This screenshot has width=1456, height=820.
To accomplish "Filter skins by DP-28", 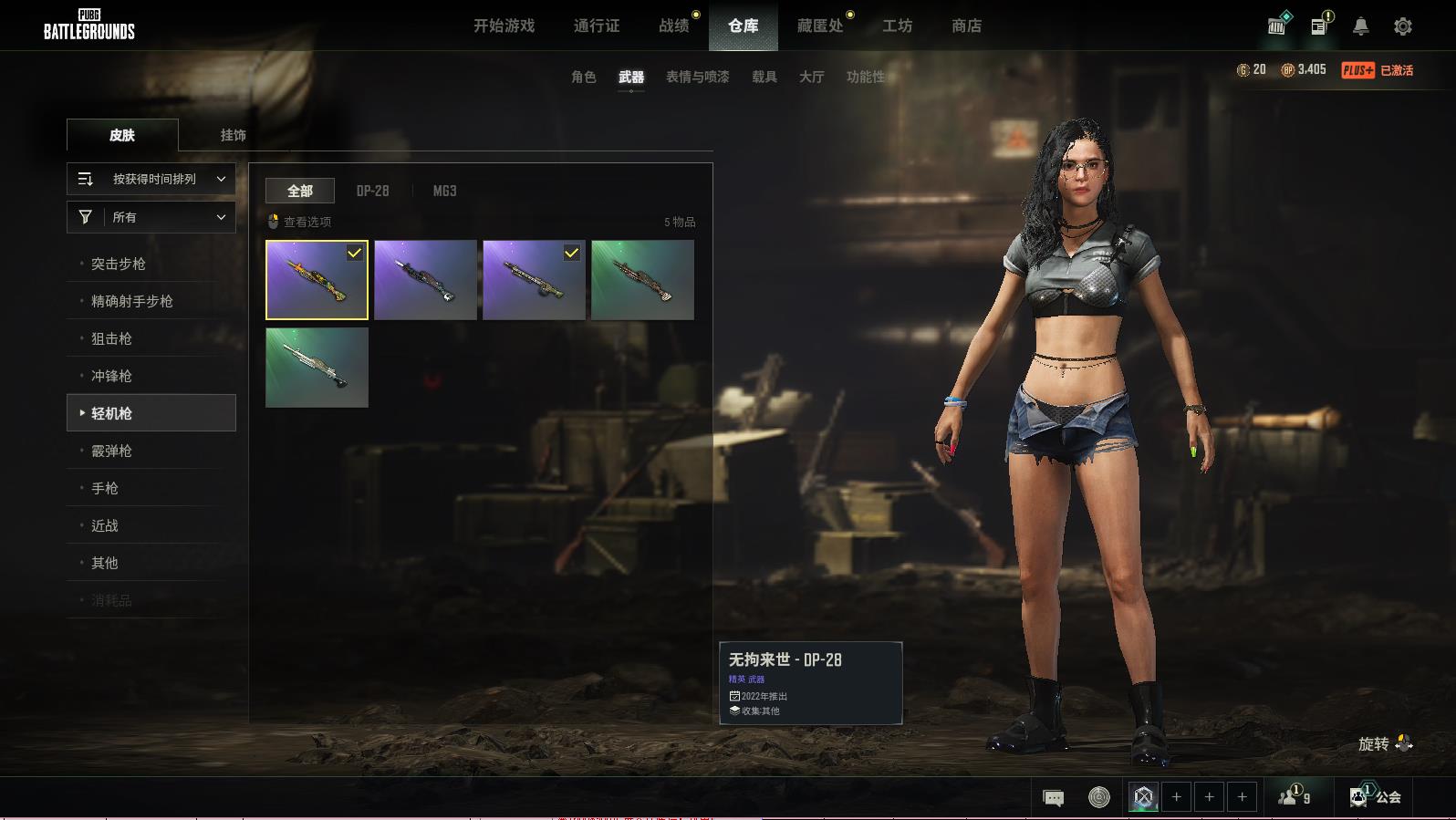I will (x=372, y=191).
